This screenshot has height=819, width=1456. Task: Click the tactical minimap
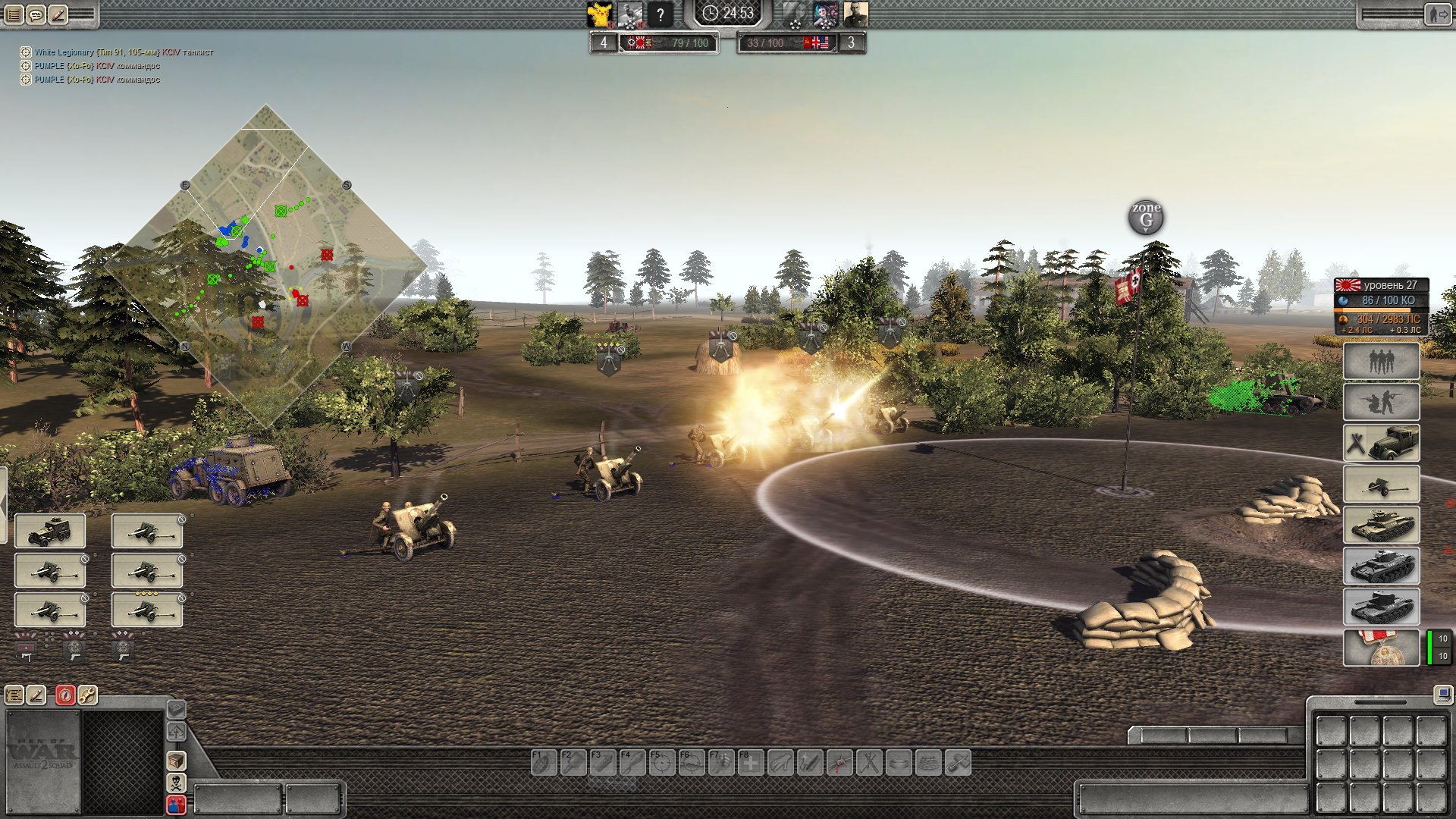[x=265, y=265]
